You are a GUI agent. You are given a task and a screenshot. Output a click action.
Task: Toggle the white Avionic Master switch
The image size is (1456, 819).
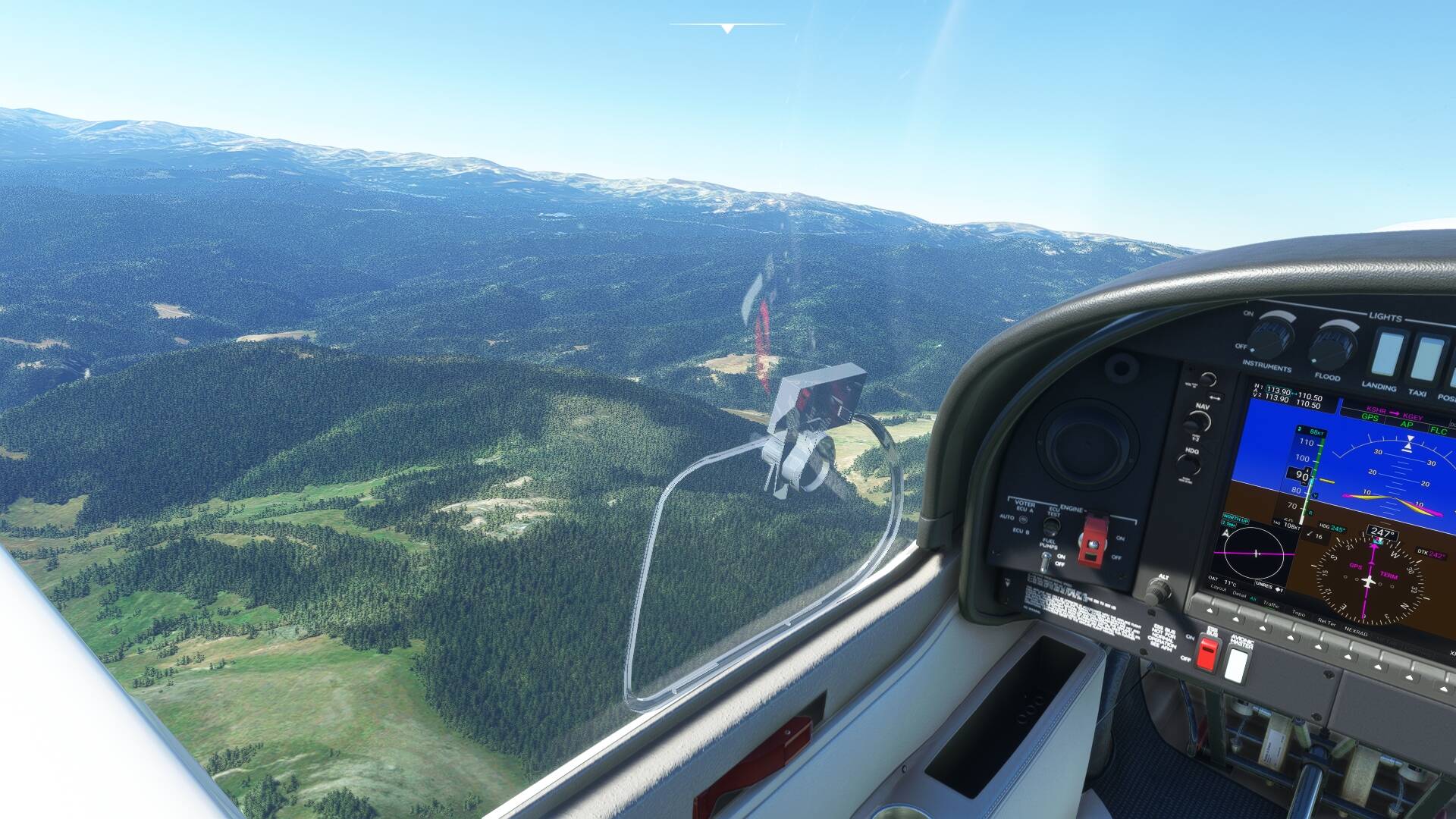(1236, 665)
